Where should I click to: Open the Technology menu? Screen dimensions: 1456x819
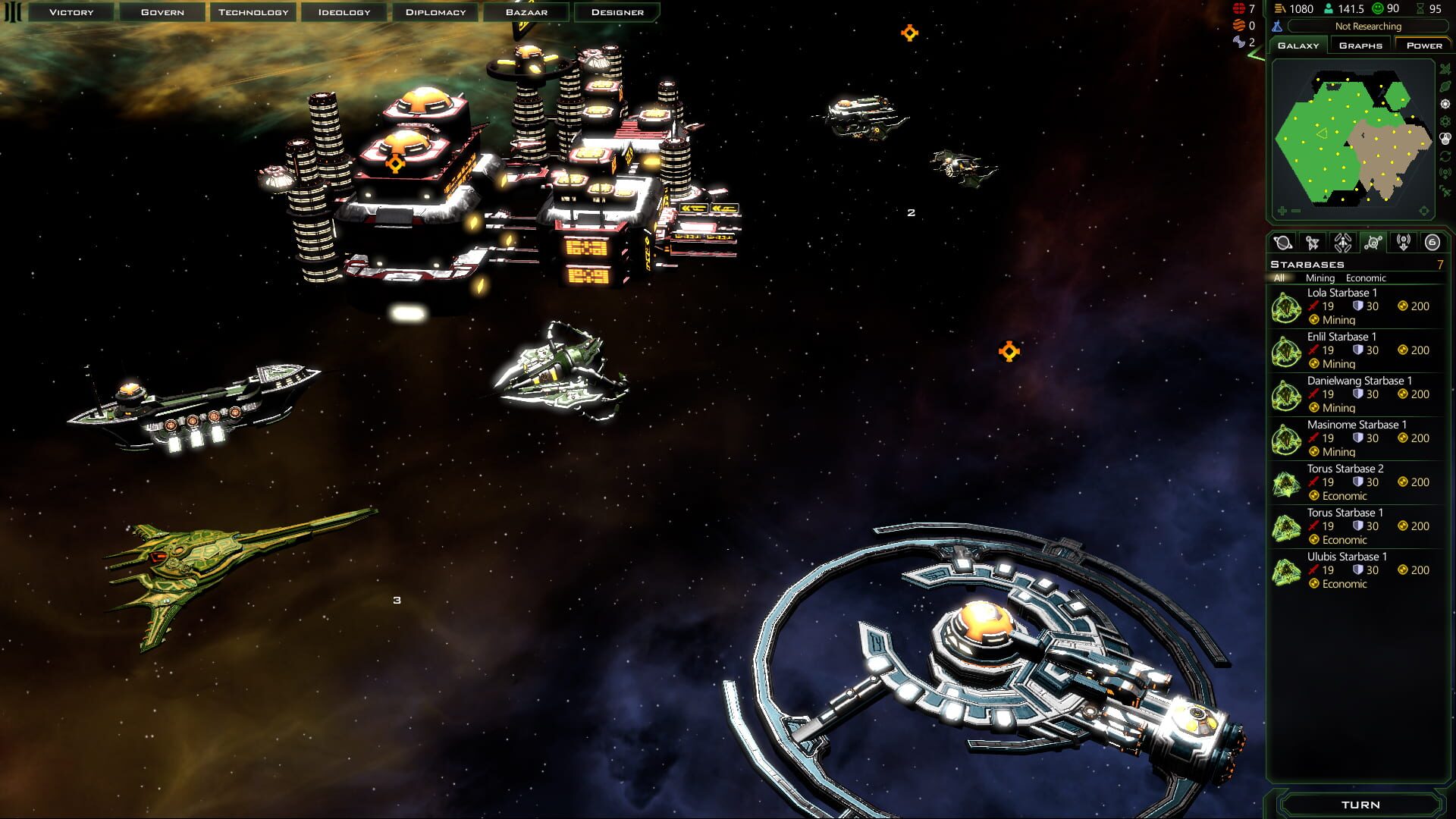click(253, 11)
